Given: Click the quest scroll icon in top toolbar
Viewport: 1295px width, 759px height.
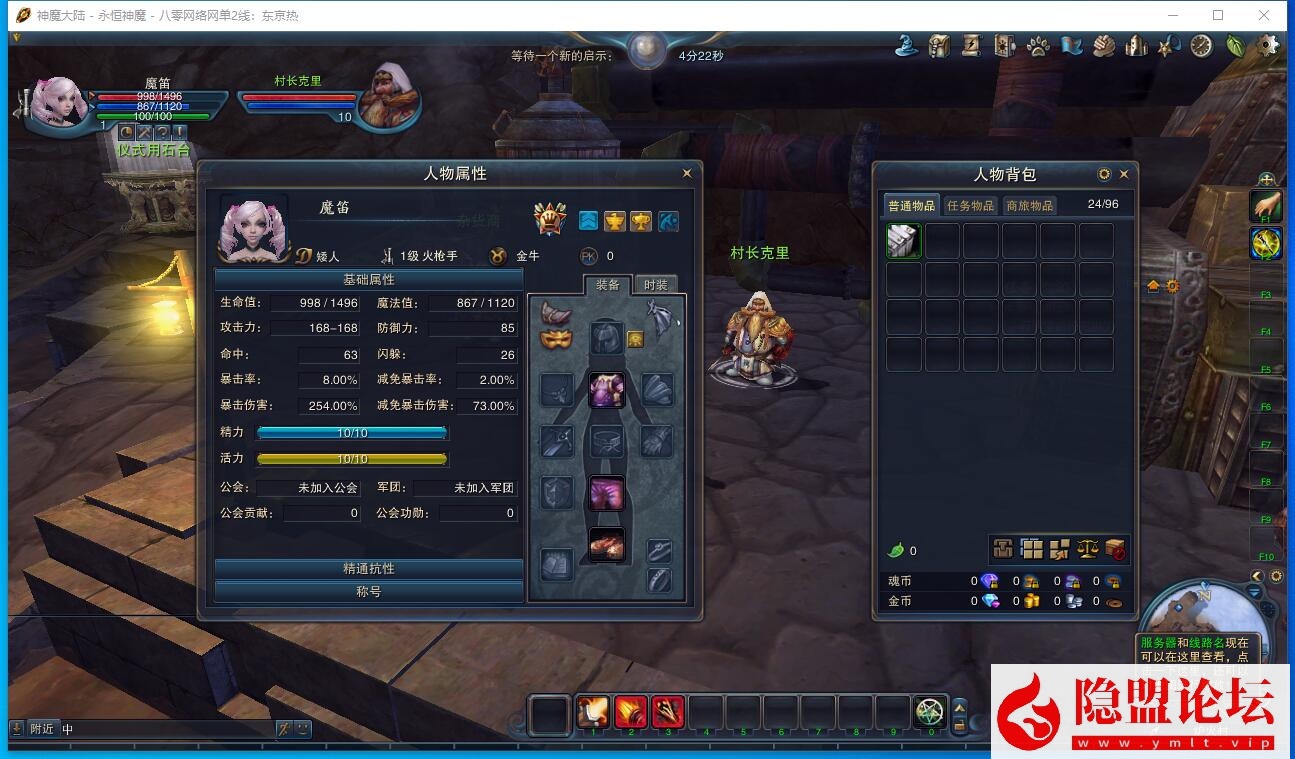Looking at the screenshot, I should (x=971, y=45).
